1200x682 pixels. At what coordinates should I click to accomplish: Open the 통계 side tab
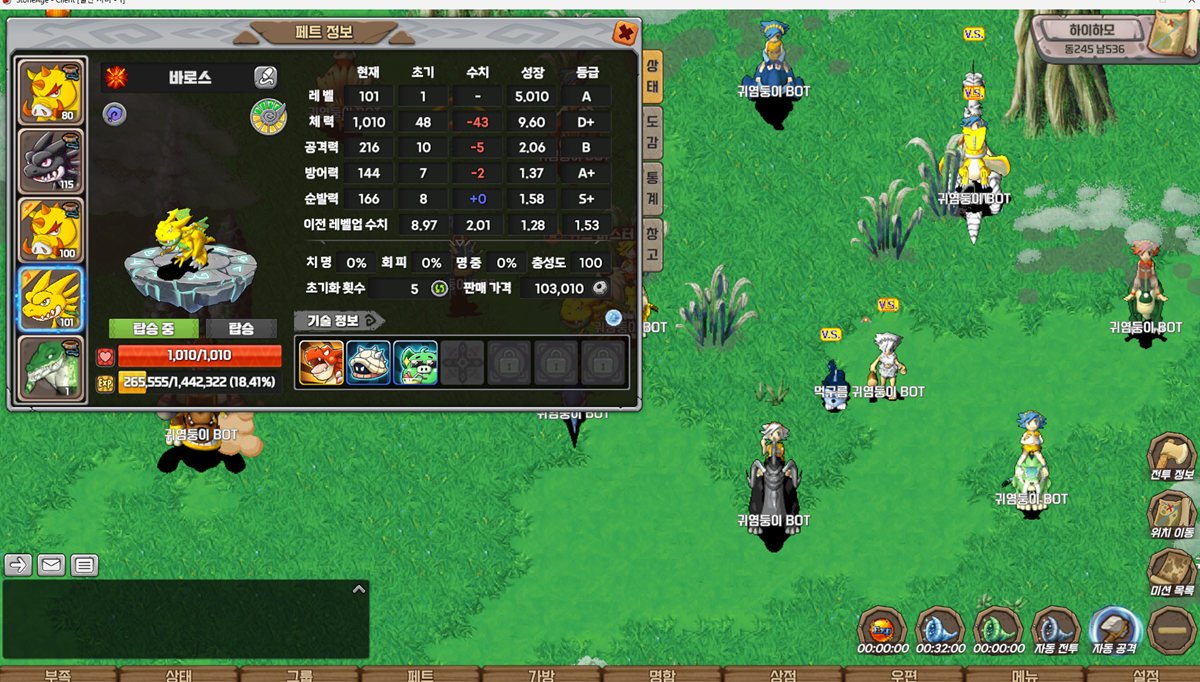pos(652,188)
